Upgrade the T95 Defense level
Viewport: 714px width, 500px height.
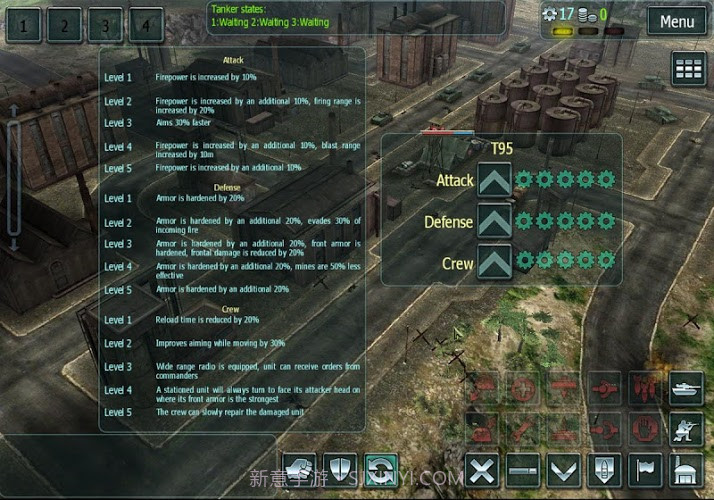[x=495, y=222]
